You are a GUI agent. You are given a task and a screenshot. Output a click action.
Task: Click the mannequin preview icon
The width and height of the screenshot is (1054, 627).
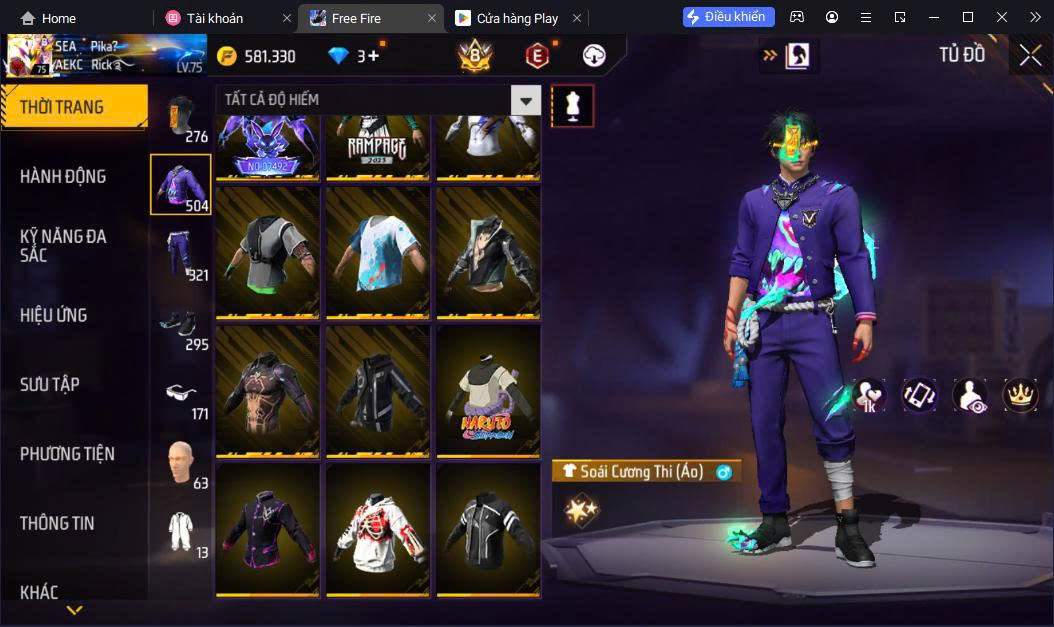click(573, 106)
